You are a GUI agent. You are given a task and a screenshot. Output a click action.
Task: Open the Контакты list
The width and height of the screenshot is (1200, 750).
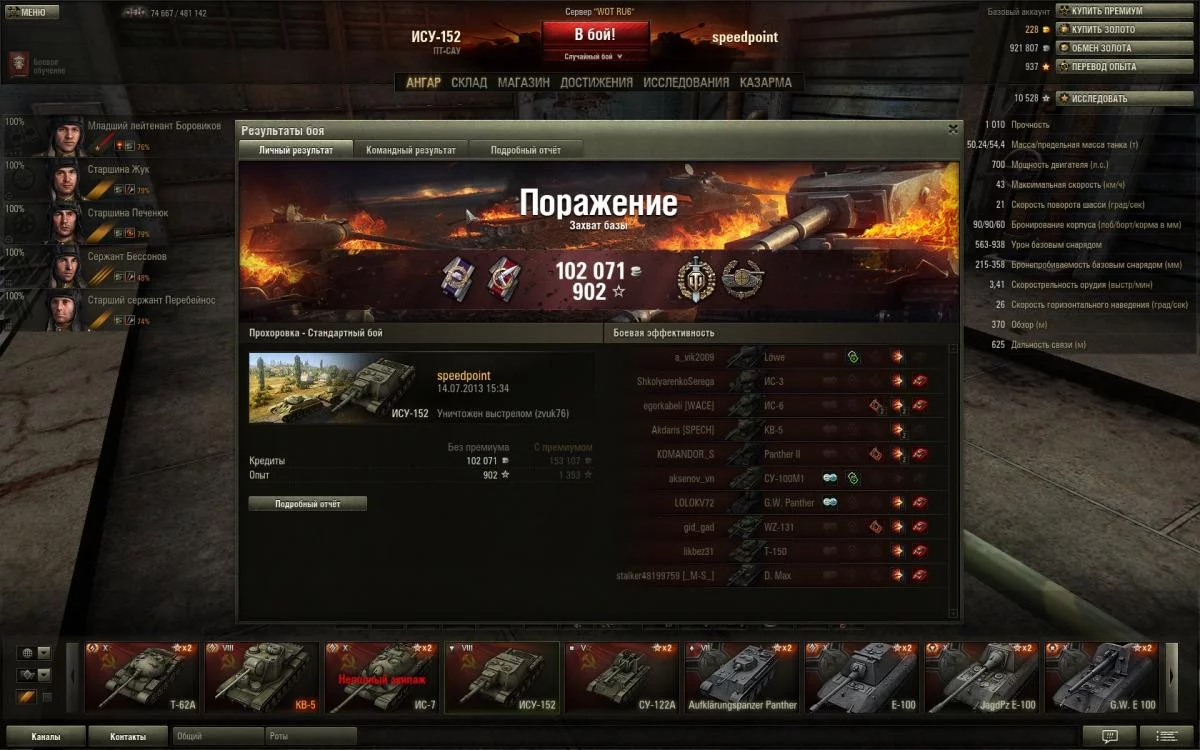(x=127, y=737)
